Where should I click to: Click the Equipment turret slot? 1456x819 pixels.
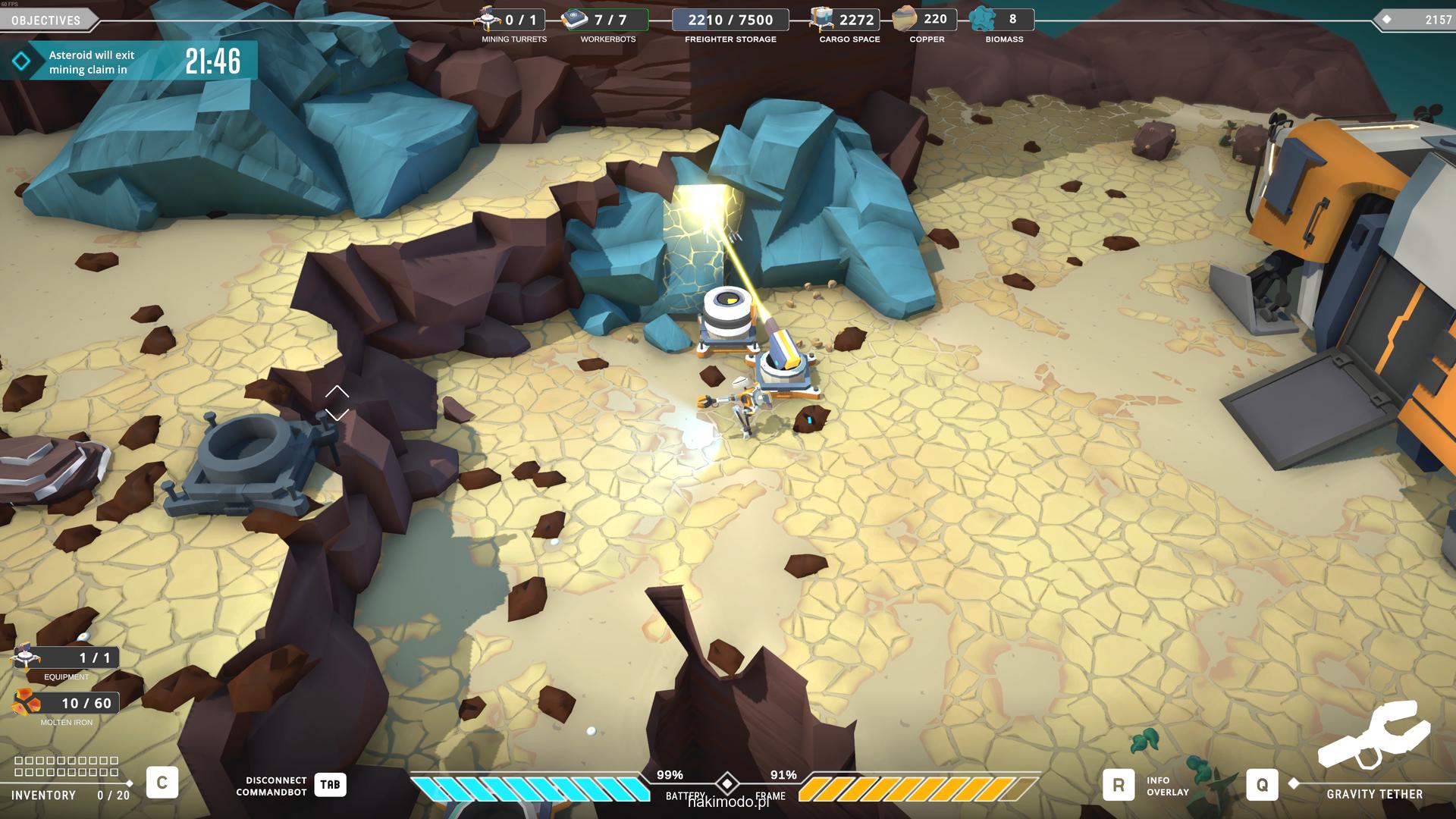26,656
